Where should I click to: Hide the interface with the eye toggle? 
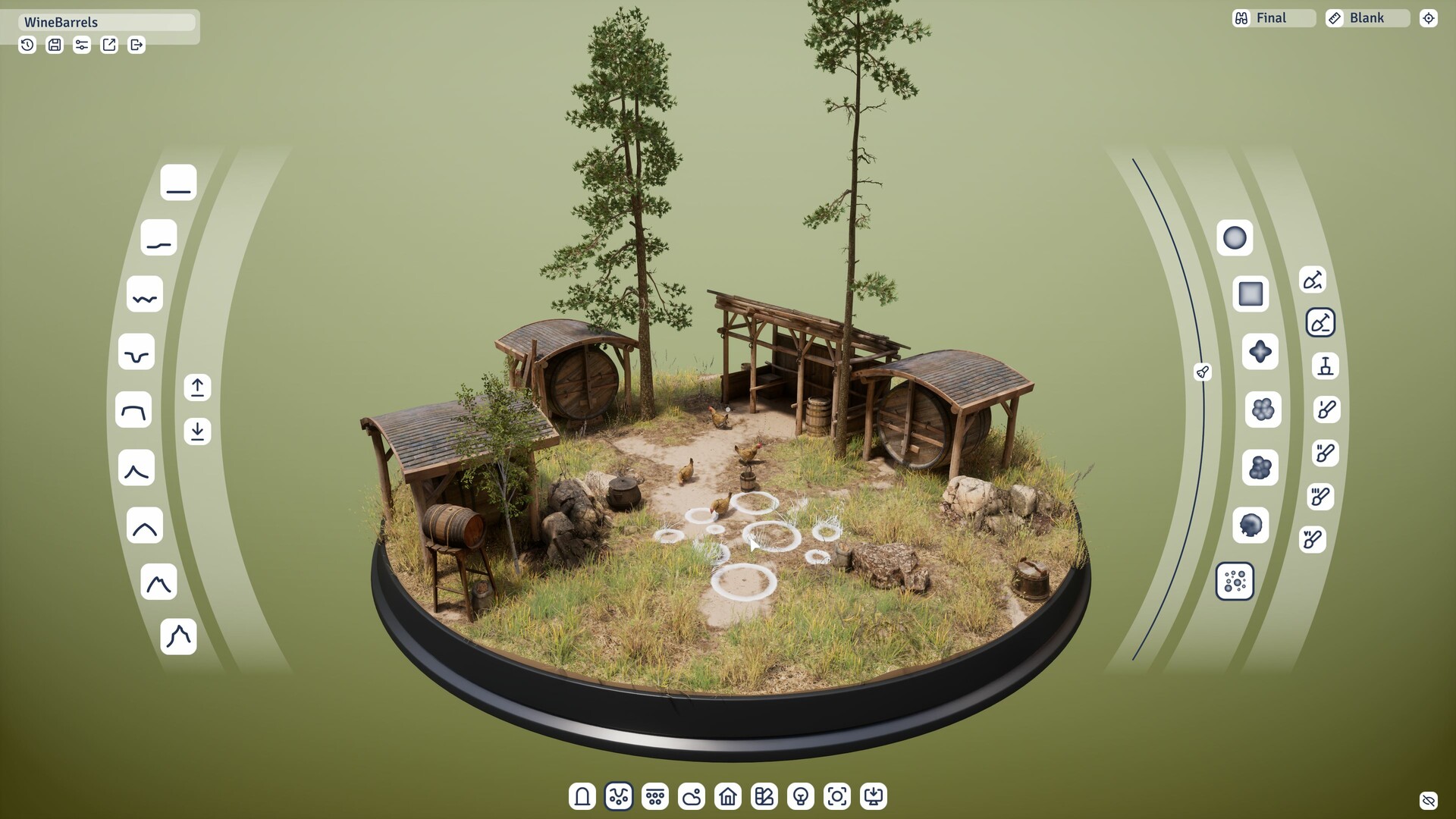coord(1429,800)
